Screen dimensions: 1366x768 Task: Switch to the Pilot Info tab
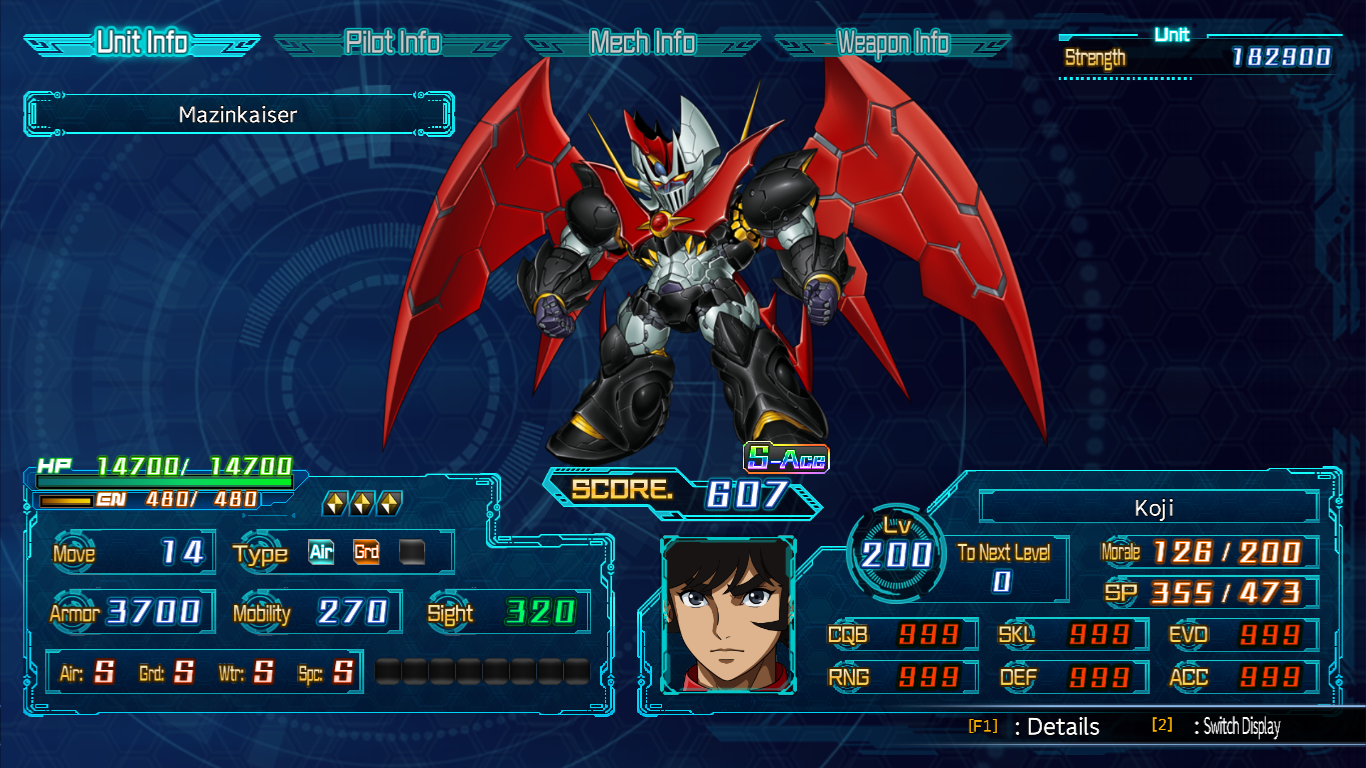click(x=392, y=43)
